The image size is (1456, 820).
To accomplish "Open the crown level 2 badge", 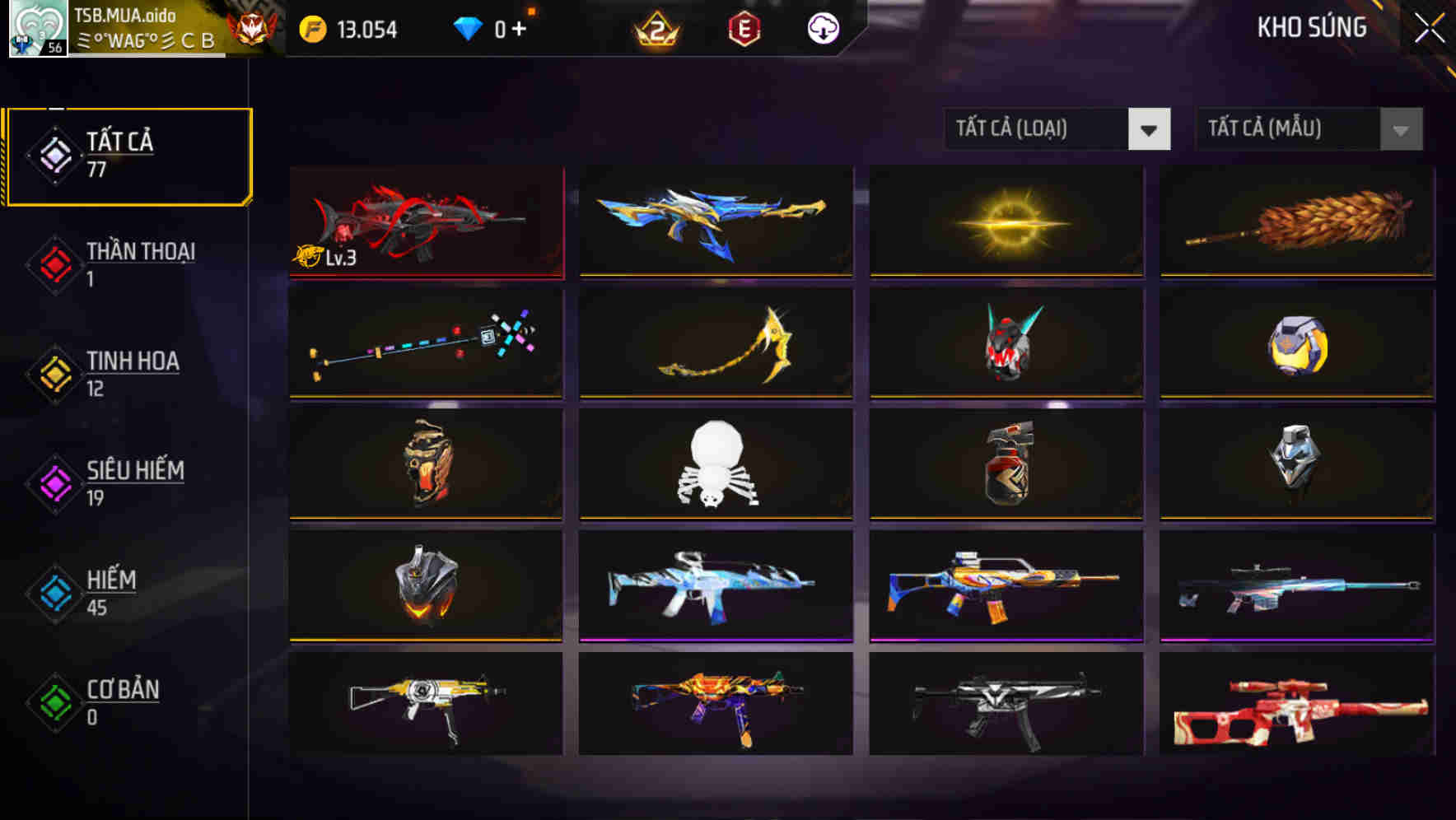I will [657, 29].
